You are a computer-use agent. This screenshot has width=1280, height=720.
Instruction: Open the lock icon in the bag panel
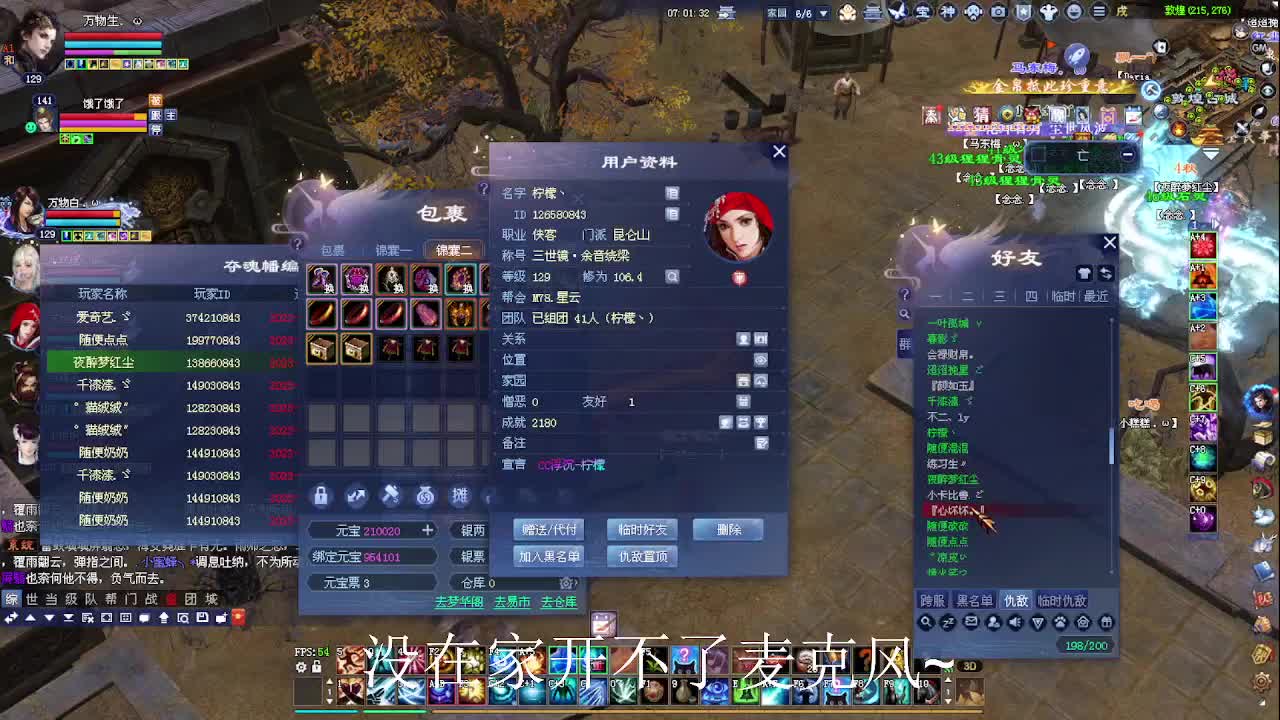click(x=320, y=496)
